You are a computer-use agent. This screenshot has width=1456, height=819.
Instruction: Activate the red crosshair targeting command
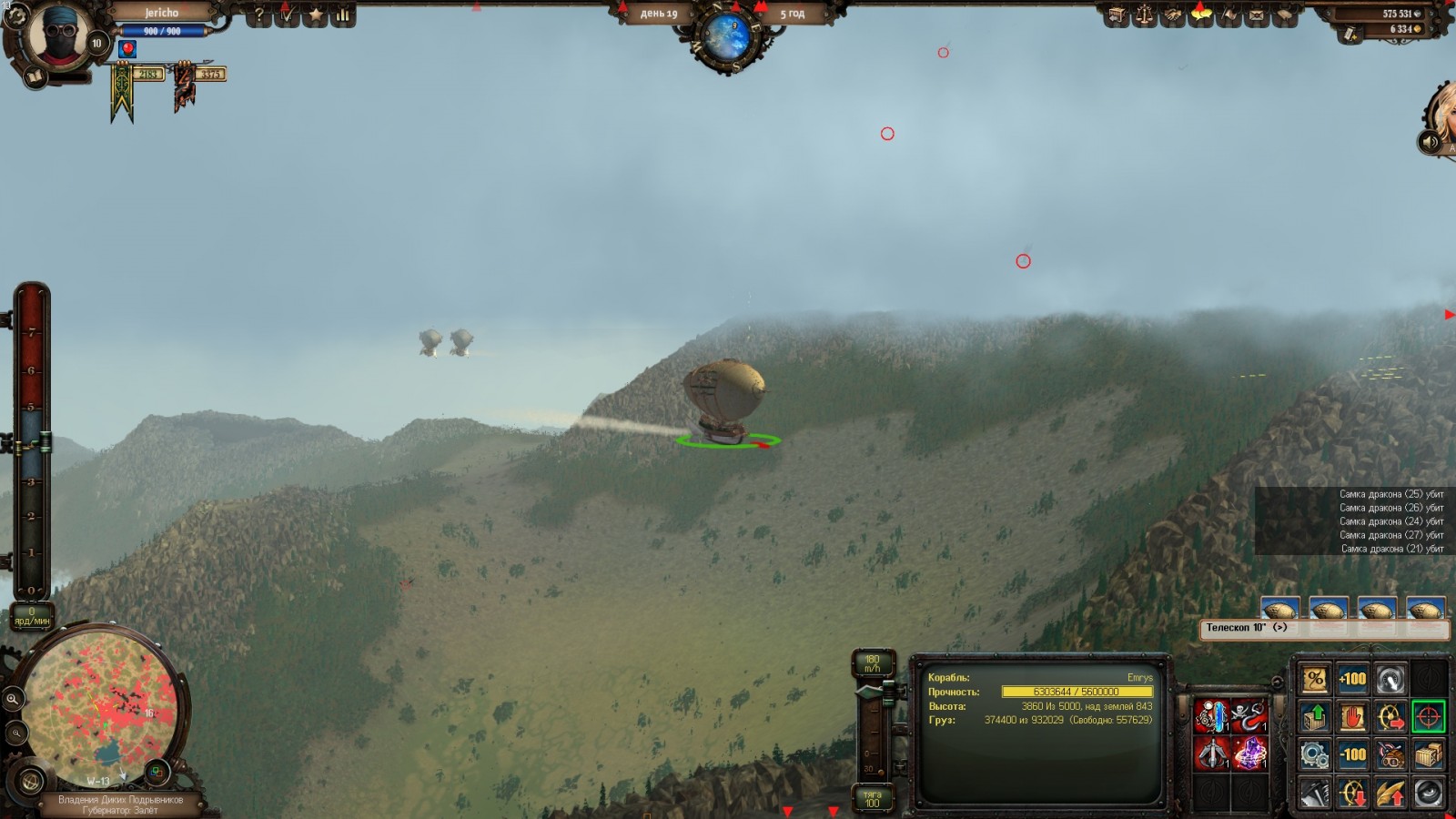tap(1428, 717)
